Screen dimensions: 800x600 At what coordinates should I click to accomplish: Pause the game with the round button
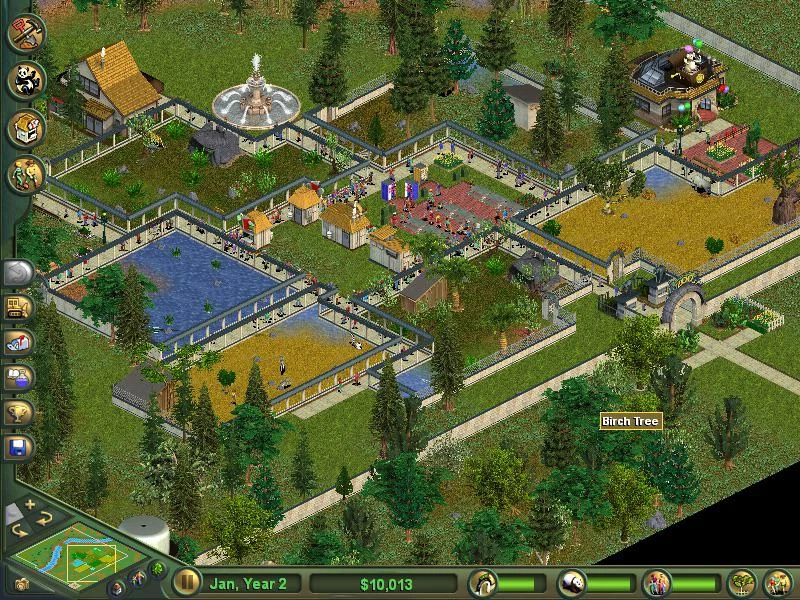tap(186, 583)
